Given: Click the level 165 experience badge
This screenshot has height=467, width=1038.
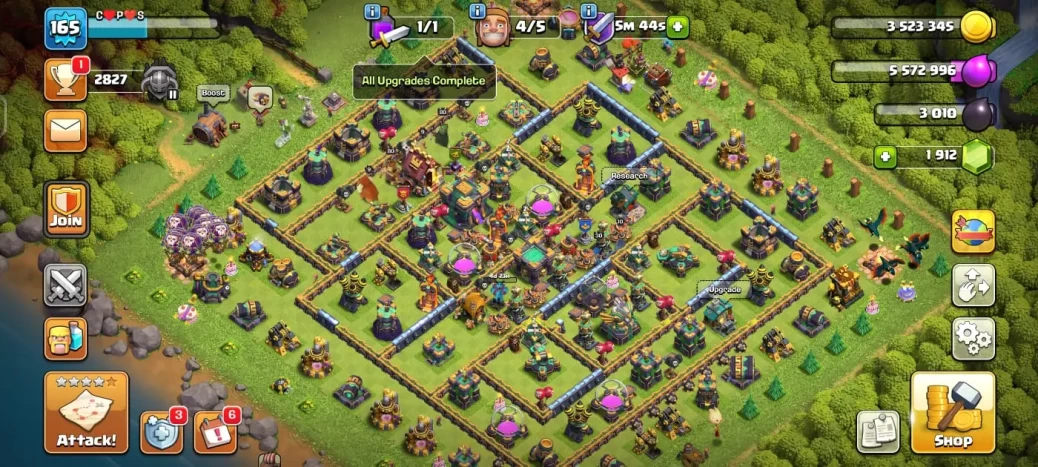Looking at the screenshot, I should tap(65, 28).
